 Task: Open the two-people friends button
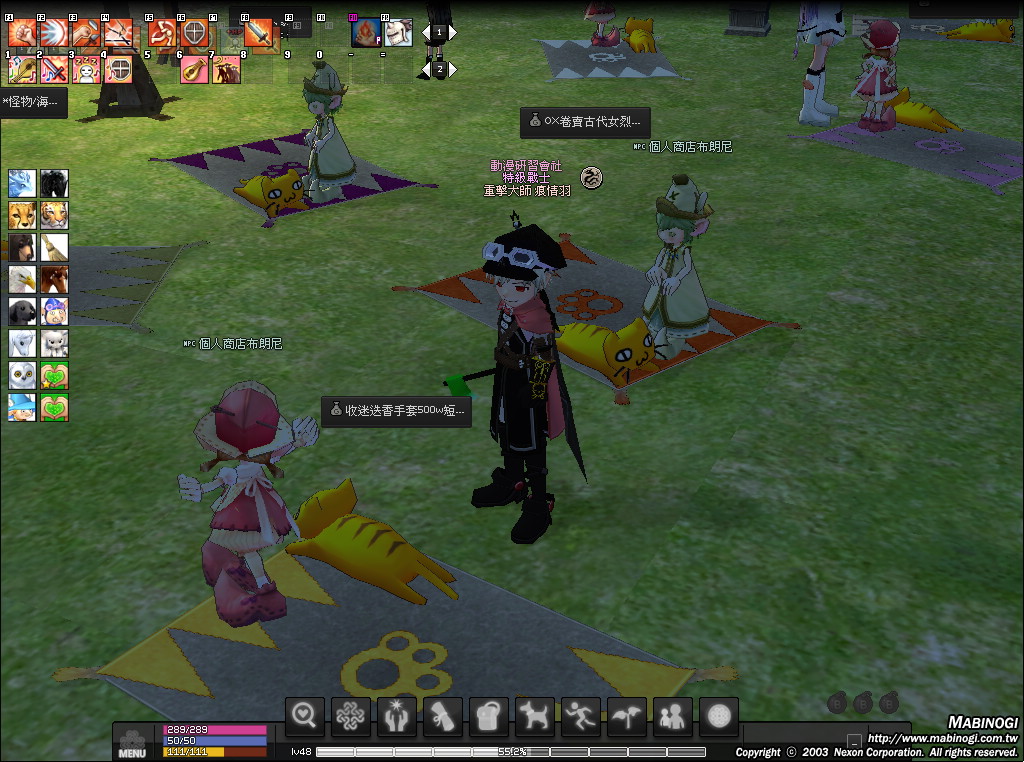[x=673, y=715]
